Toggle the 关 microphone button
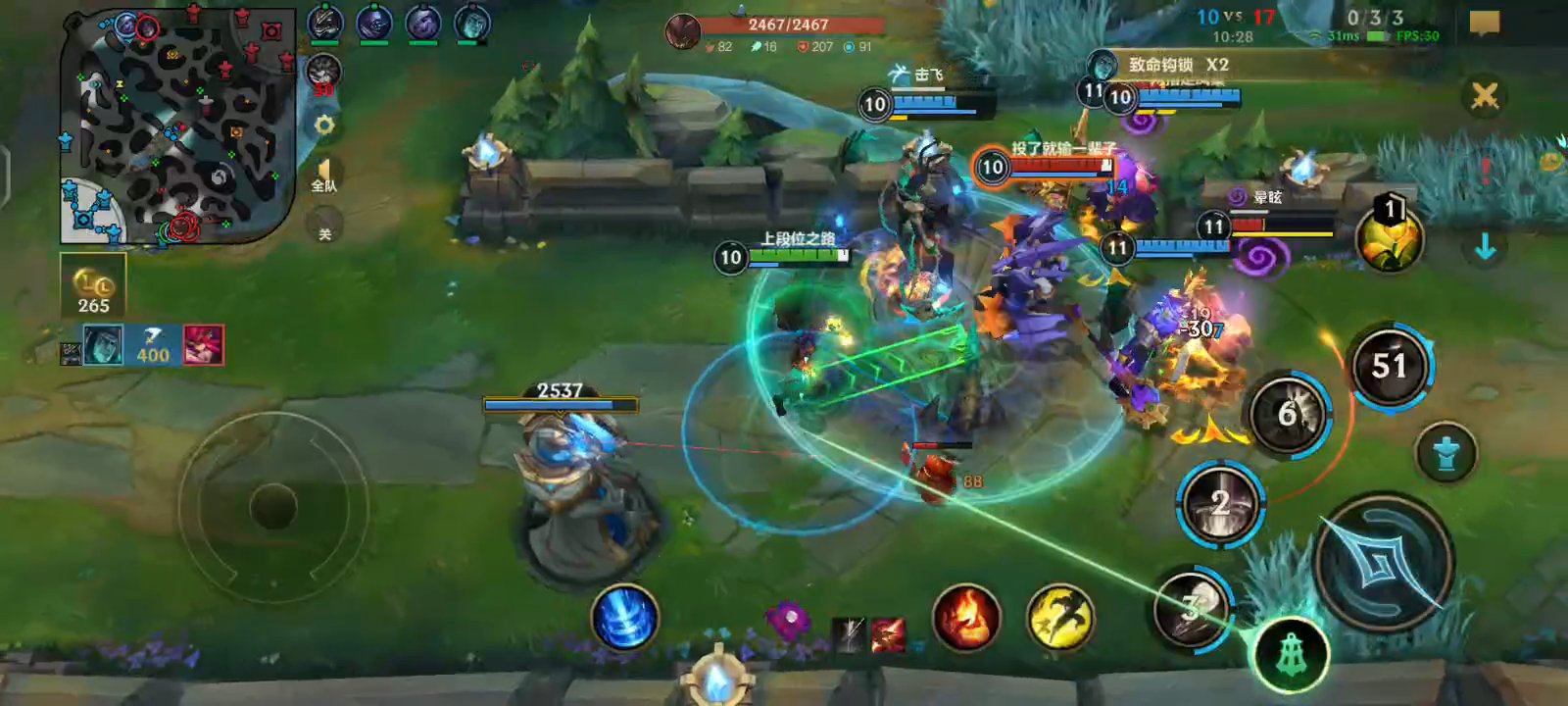Screen dimensions: 1568x706 click(324, 229)
